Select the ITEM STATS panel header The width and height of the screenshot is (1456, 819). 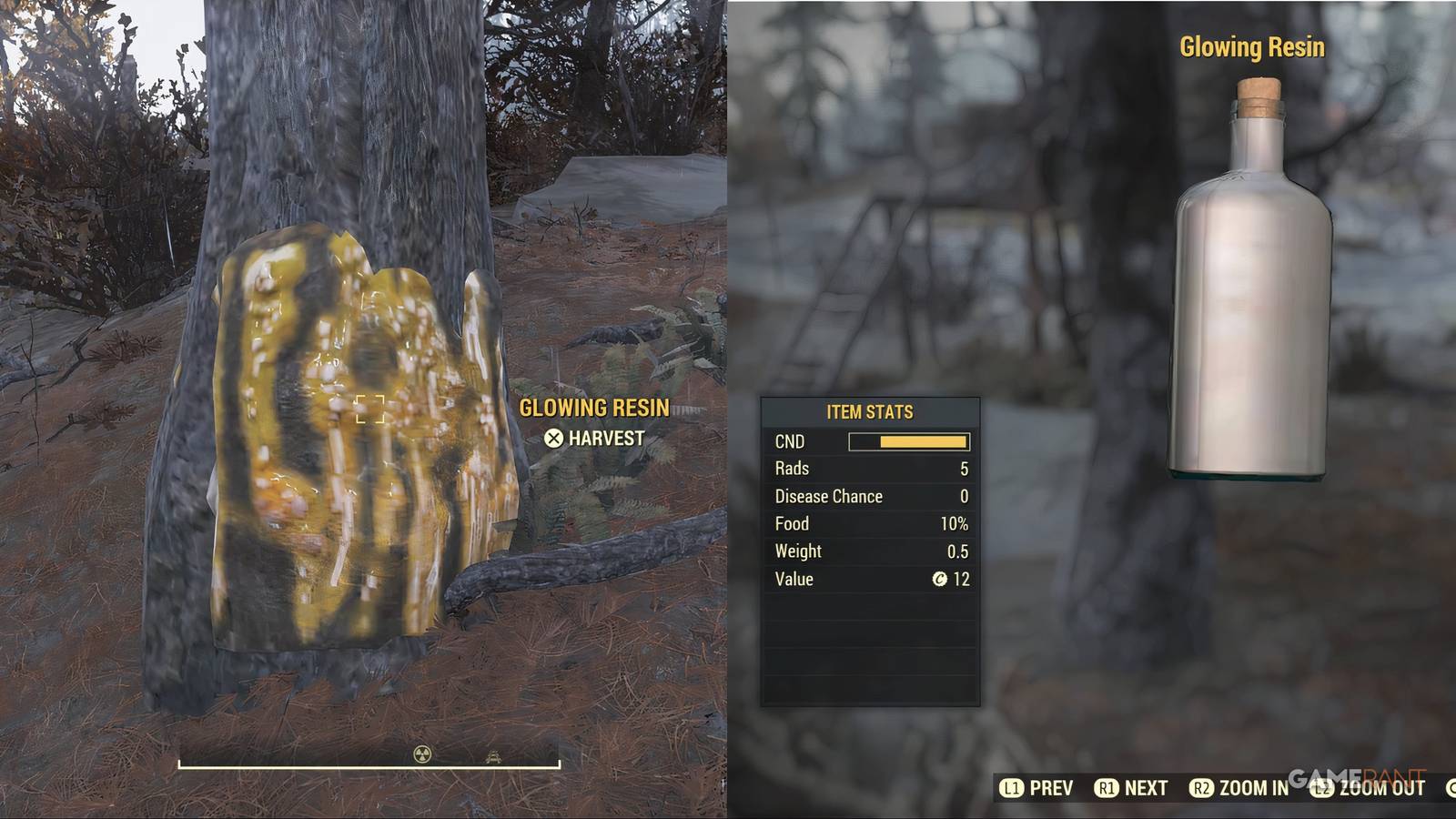coord(869,411)
